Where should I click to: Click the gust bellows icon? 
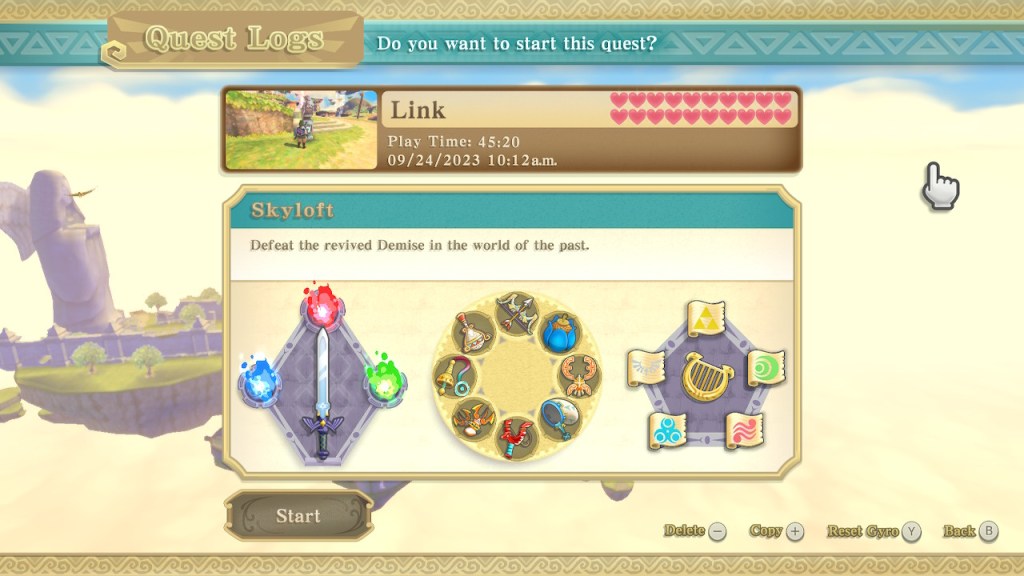tap(474, 333)
